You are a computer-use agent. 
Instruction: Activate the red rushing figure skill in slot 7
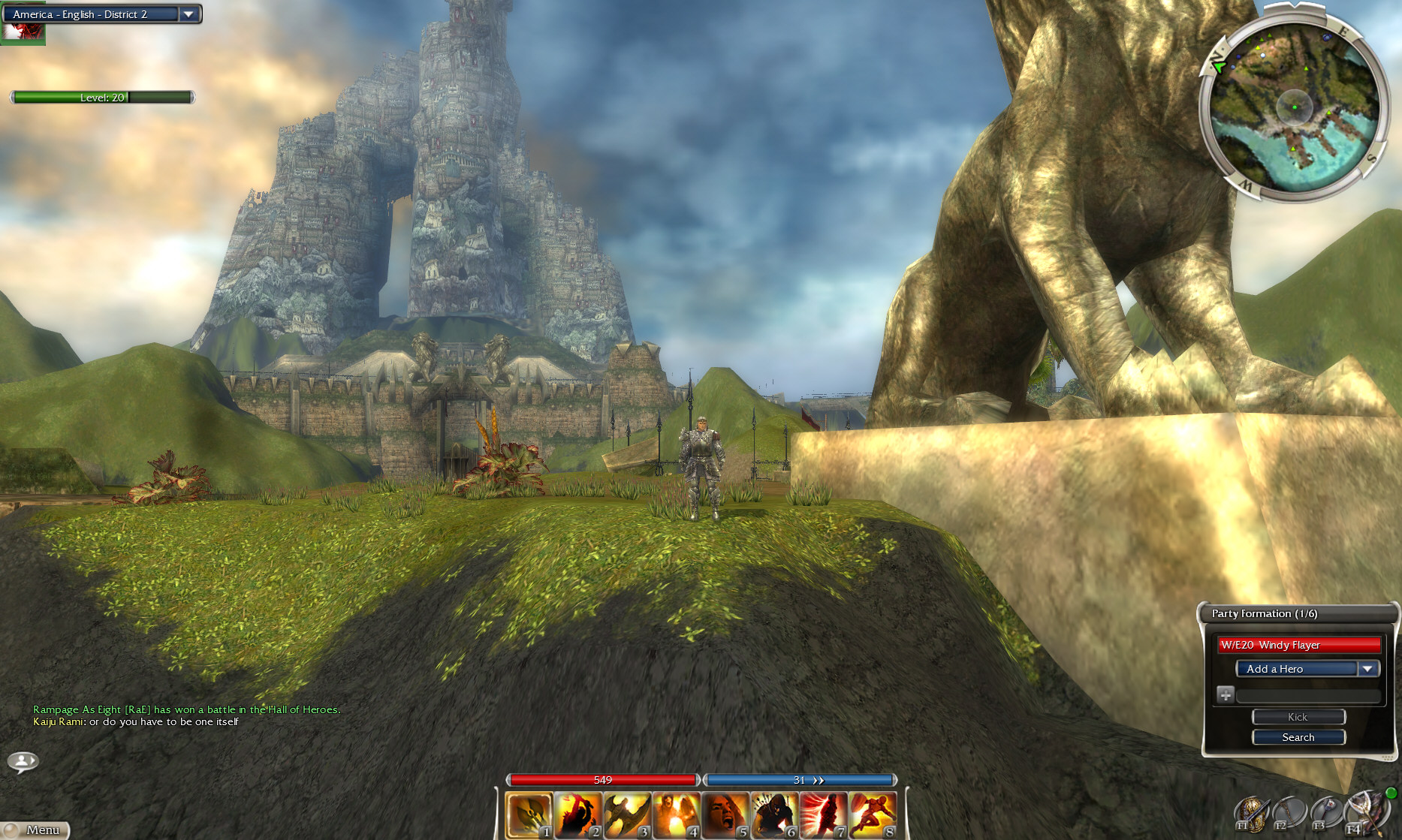click(x=823, y=814)
